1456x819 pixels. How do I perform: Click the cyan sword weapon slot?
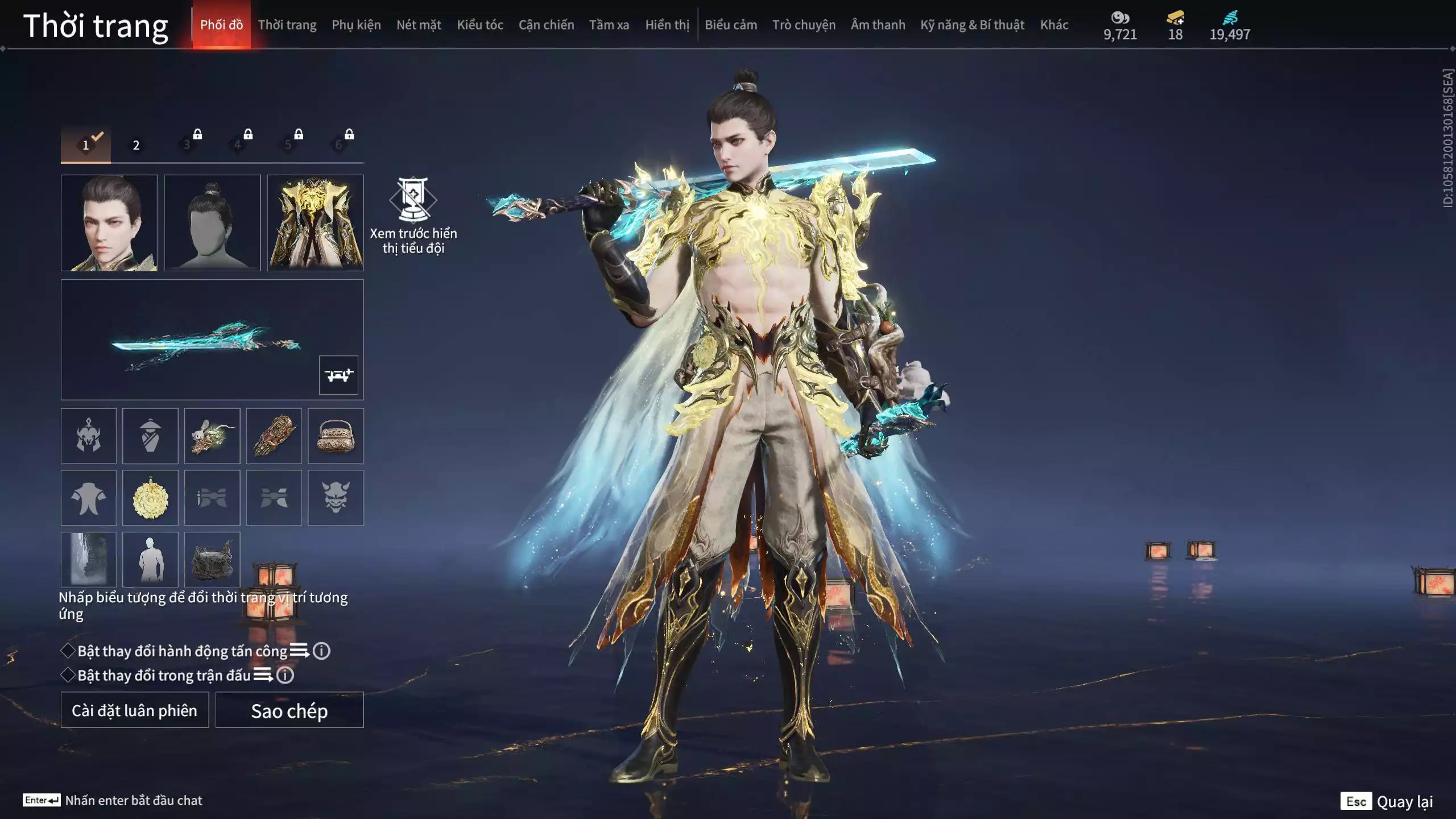click(x=205, y=340)
